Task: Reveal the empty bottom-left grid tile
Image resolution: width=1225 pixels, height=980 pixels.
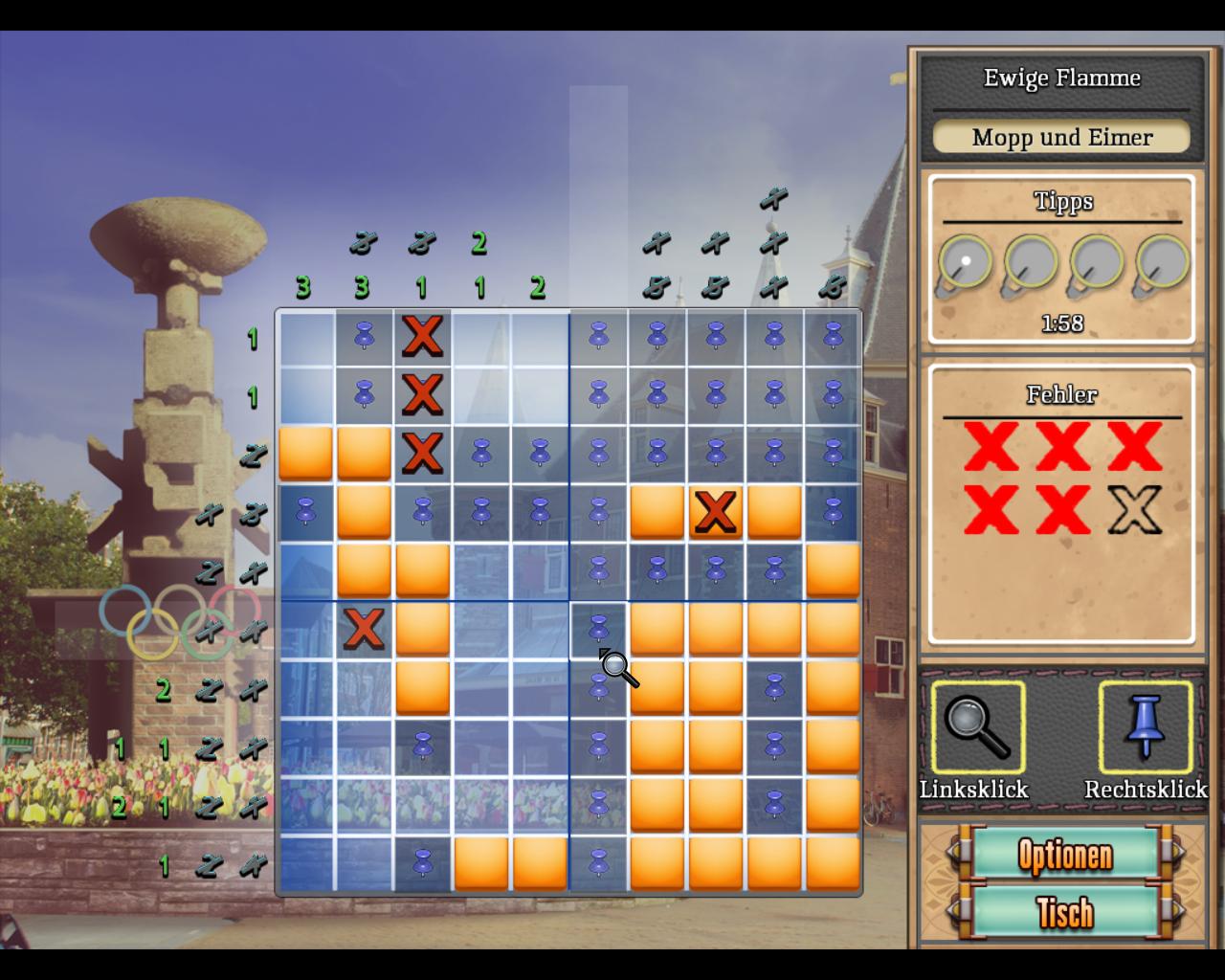Action: click(305, 863)
